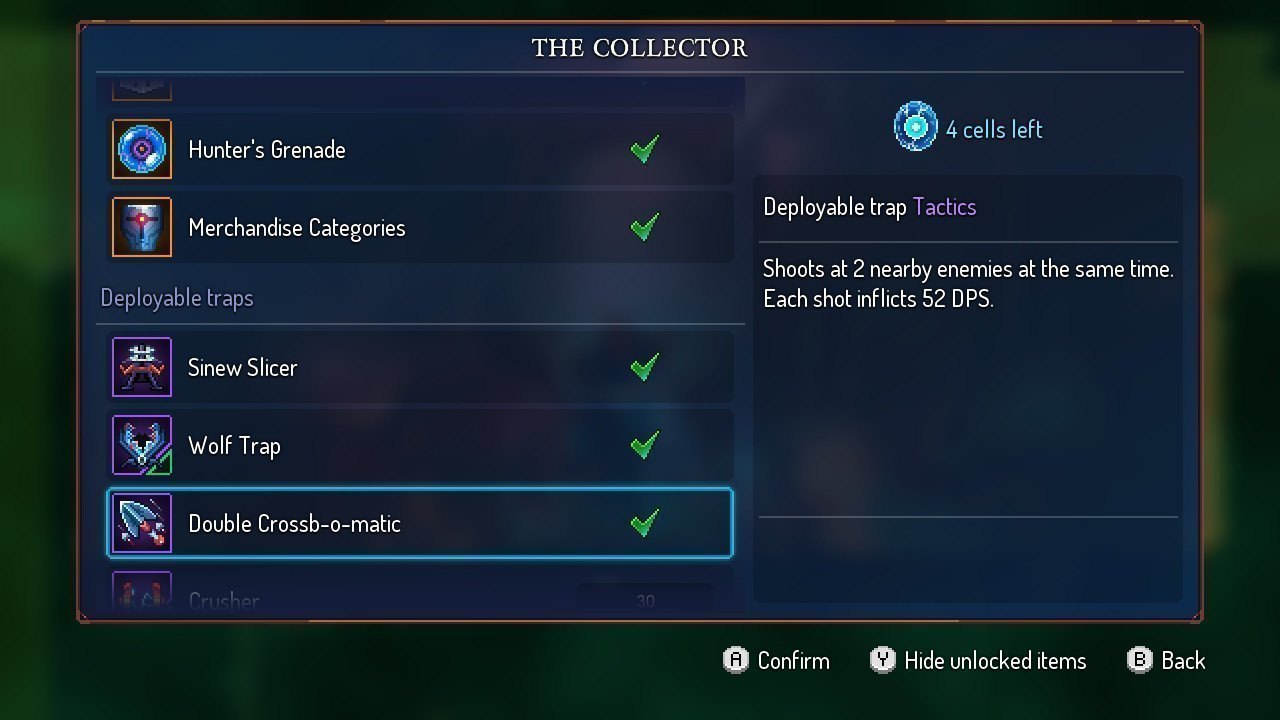Select the Double Crossb-o-matic row
Image resolution: width=1280 pixels, height=720 pixels.
[420, 523]
